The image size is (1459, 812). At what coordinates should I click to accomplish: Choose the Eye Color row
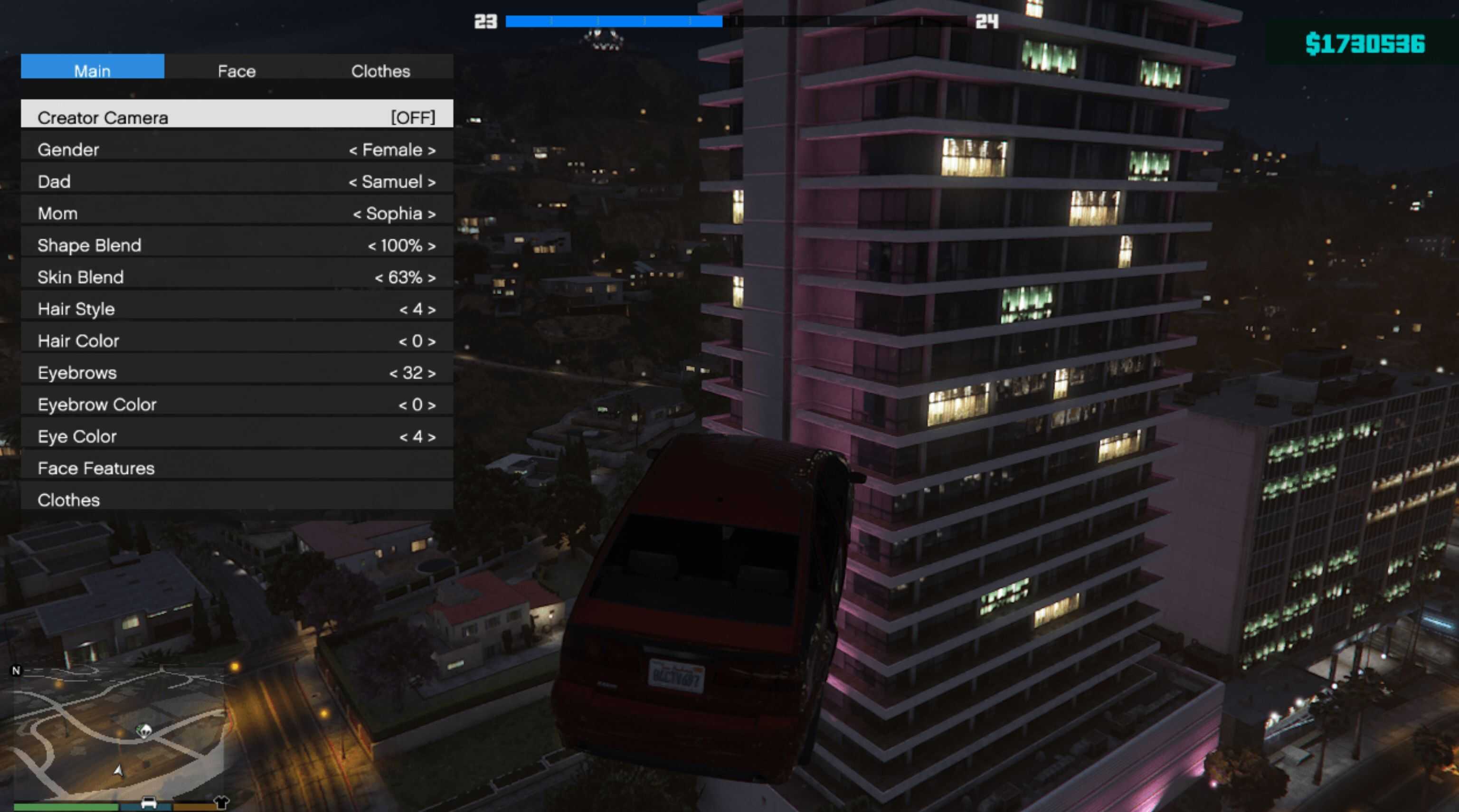click(x=237, y=436)
